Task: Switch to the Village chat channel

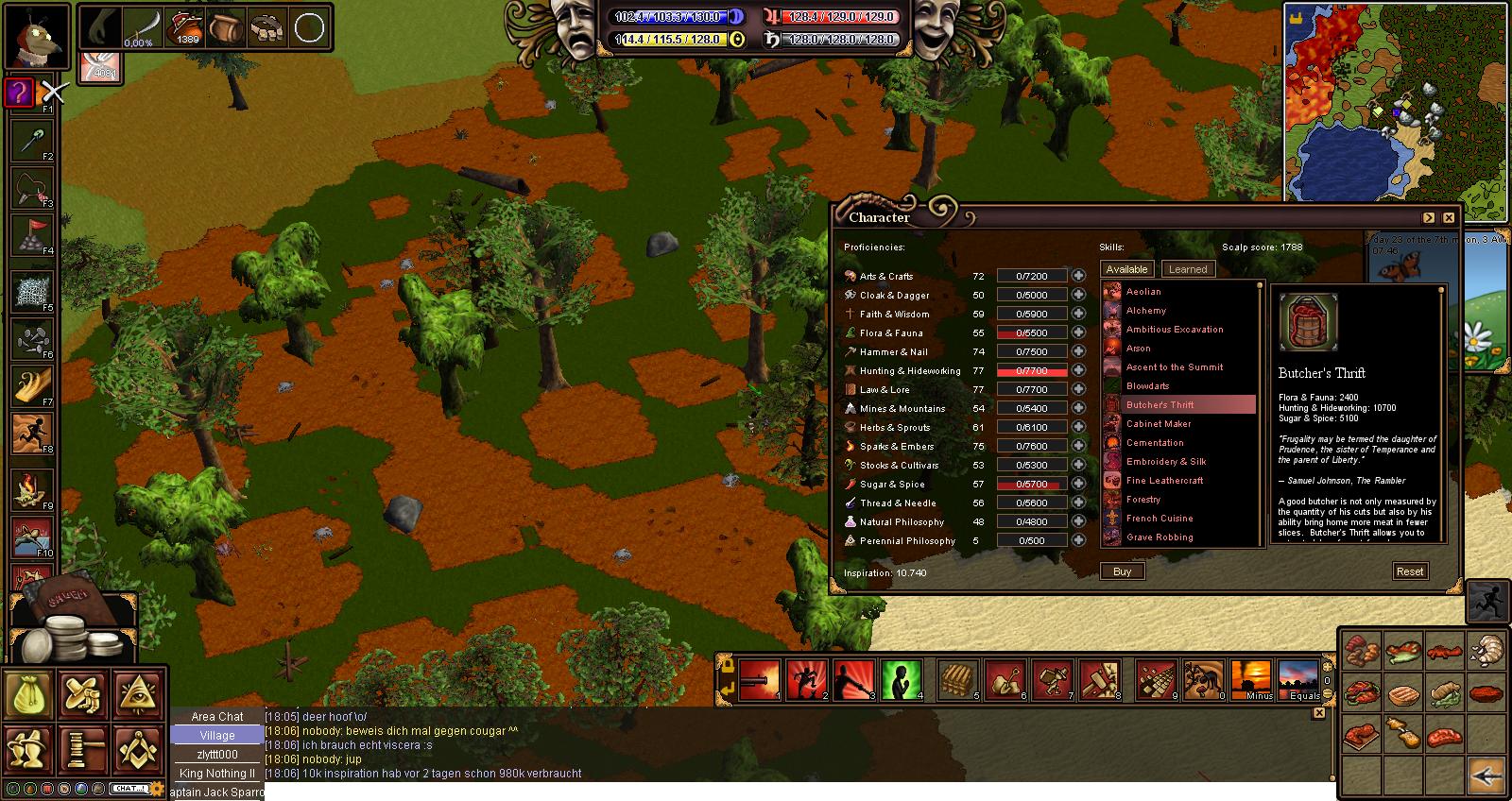Action: (216, 736)
